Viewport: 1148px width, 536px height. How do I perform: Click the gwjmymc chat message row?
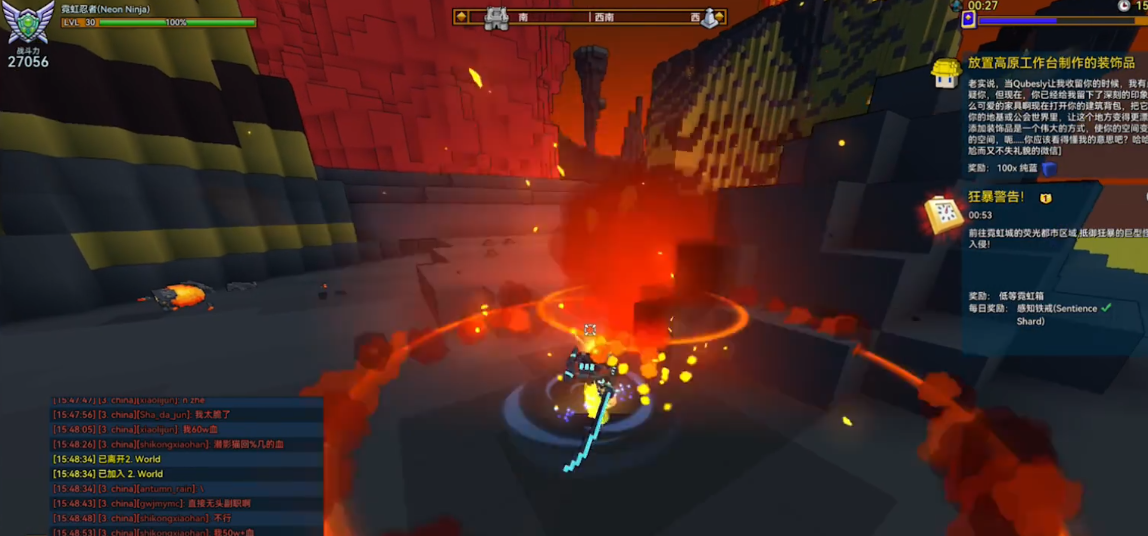point(152,504)
